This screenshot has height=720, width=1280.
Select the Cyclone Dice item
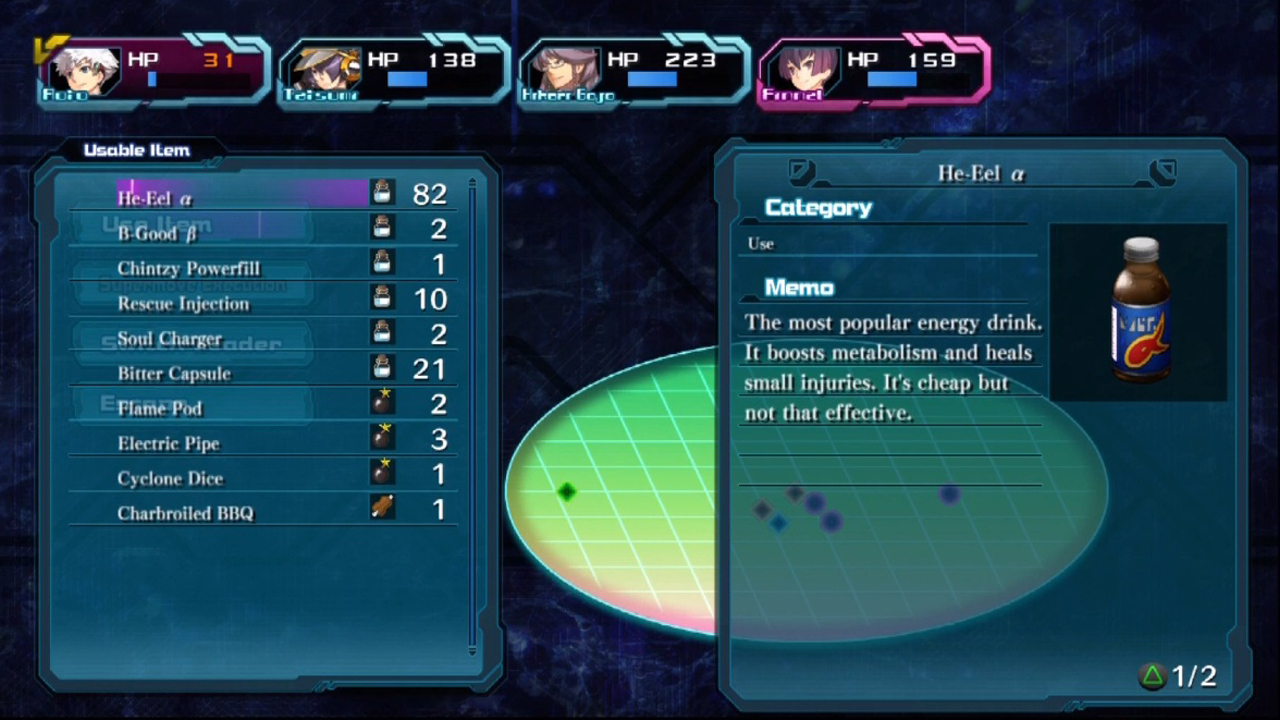(170, 478)
